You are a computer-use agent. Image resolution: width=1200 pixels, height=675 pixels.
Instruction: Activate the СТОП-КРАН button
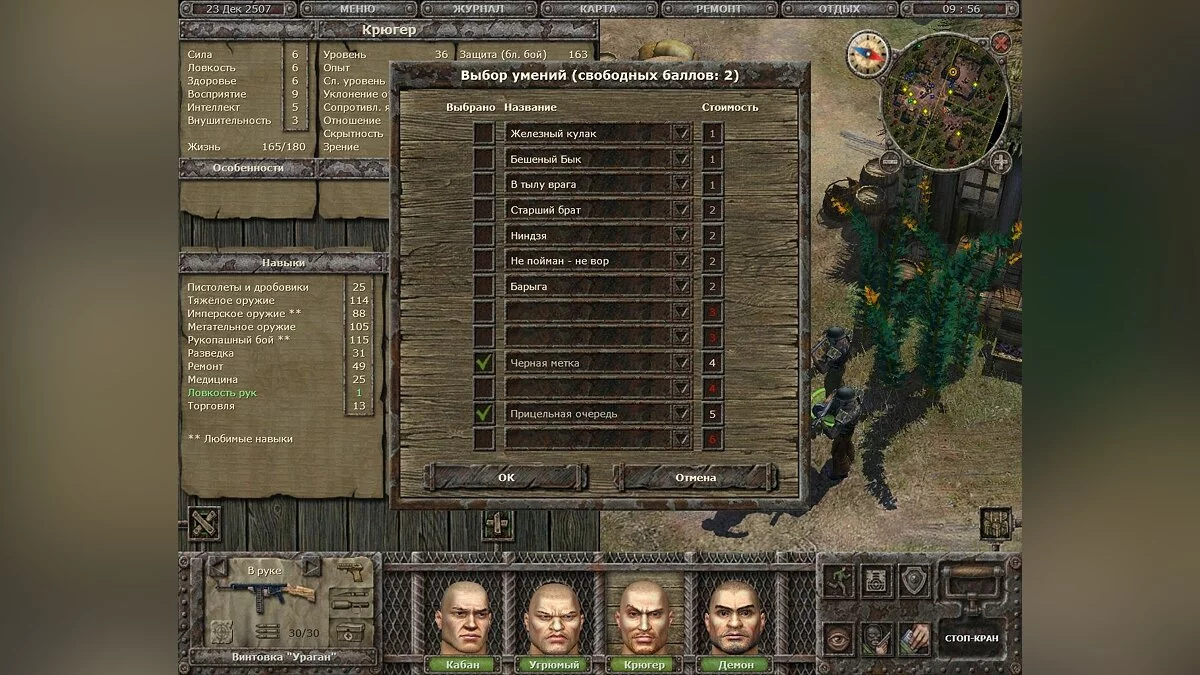970,637
